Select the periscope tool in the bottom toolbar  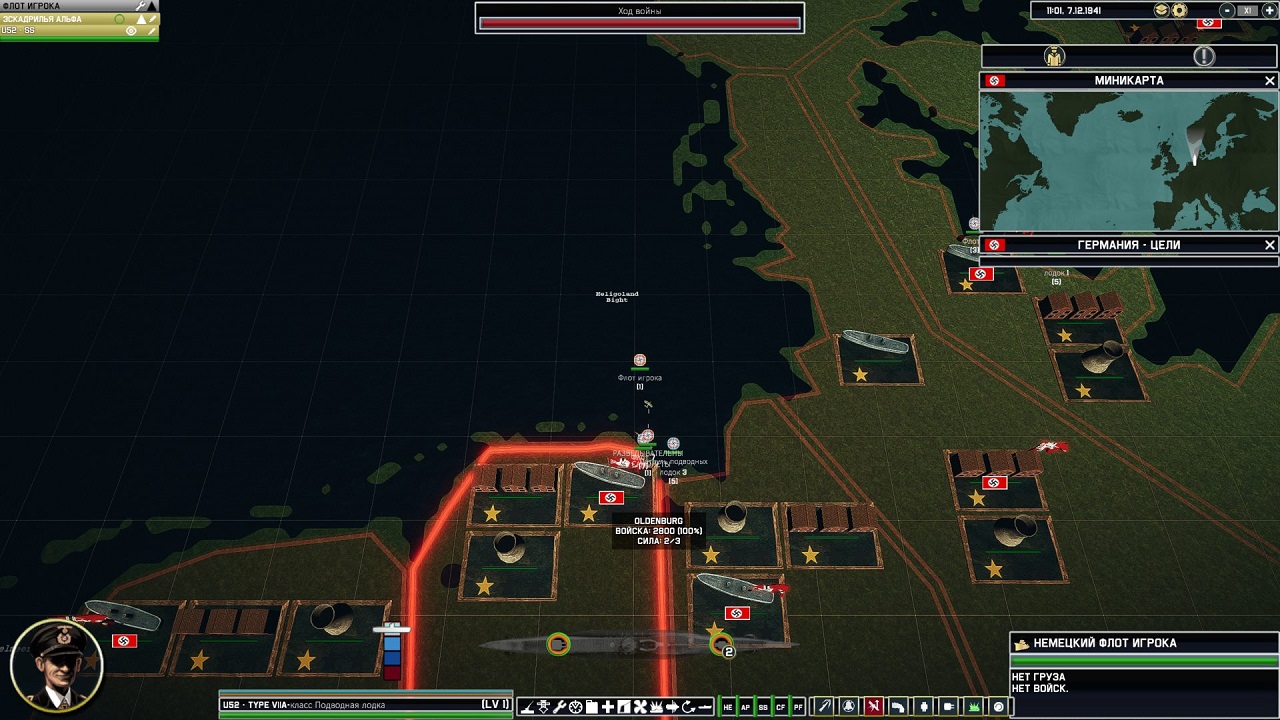(x=527, y=706)
